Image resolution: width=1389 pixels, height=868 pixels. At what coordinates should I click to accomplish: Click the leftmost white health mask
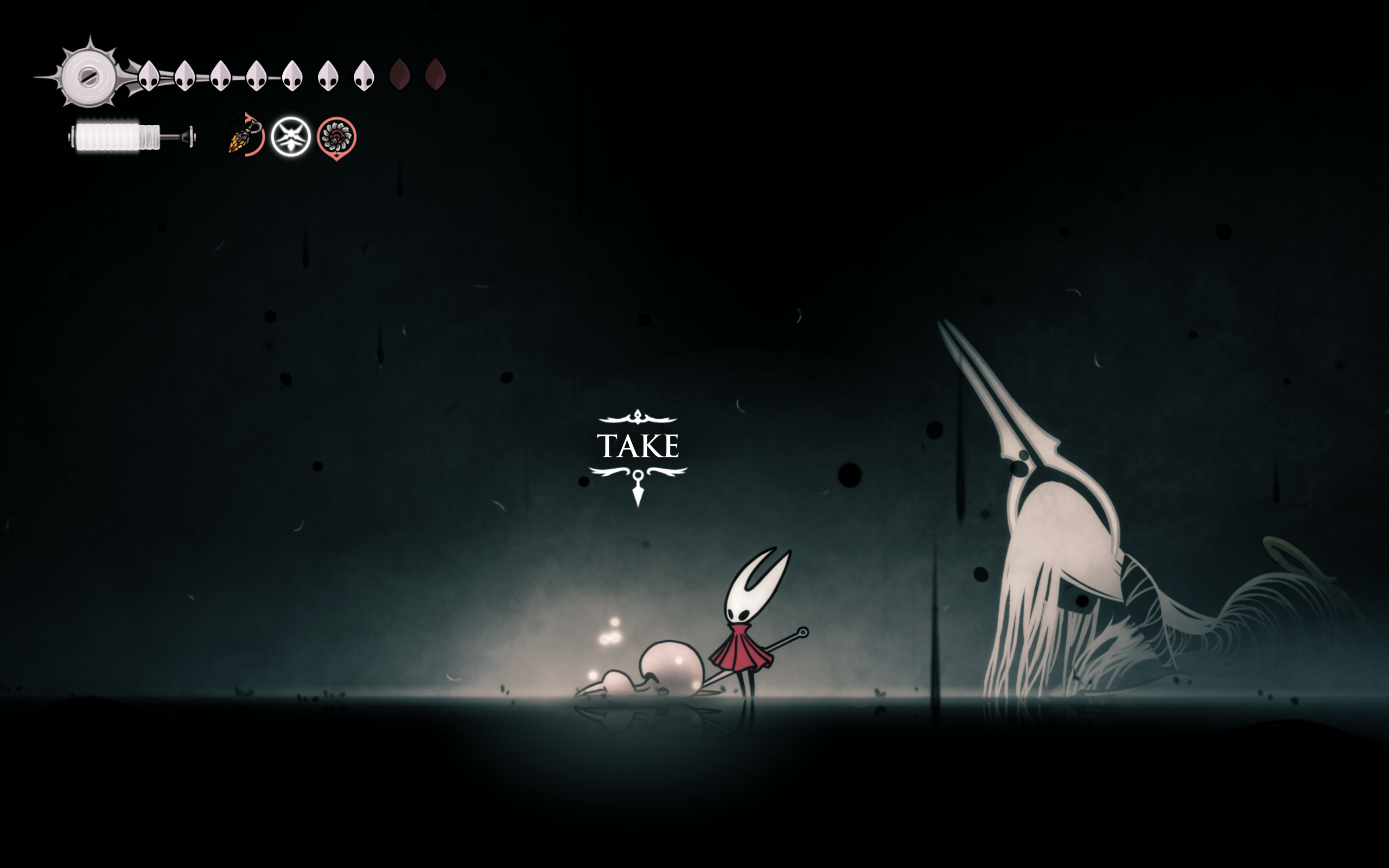click(x=148, y=75)
